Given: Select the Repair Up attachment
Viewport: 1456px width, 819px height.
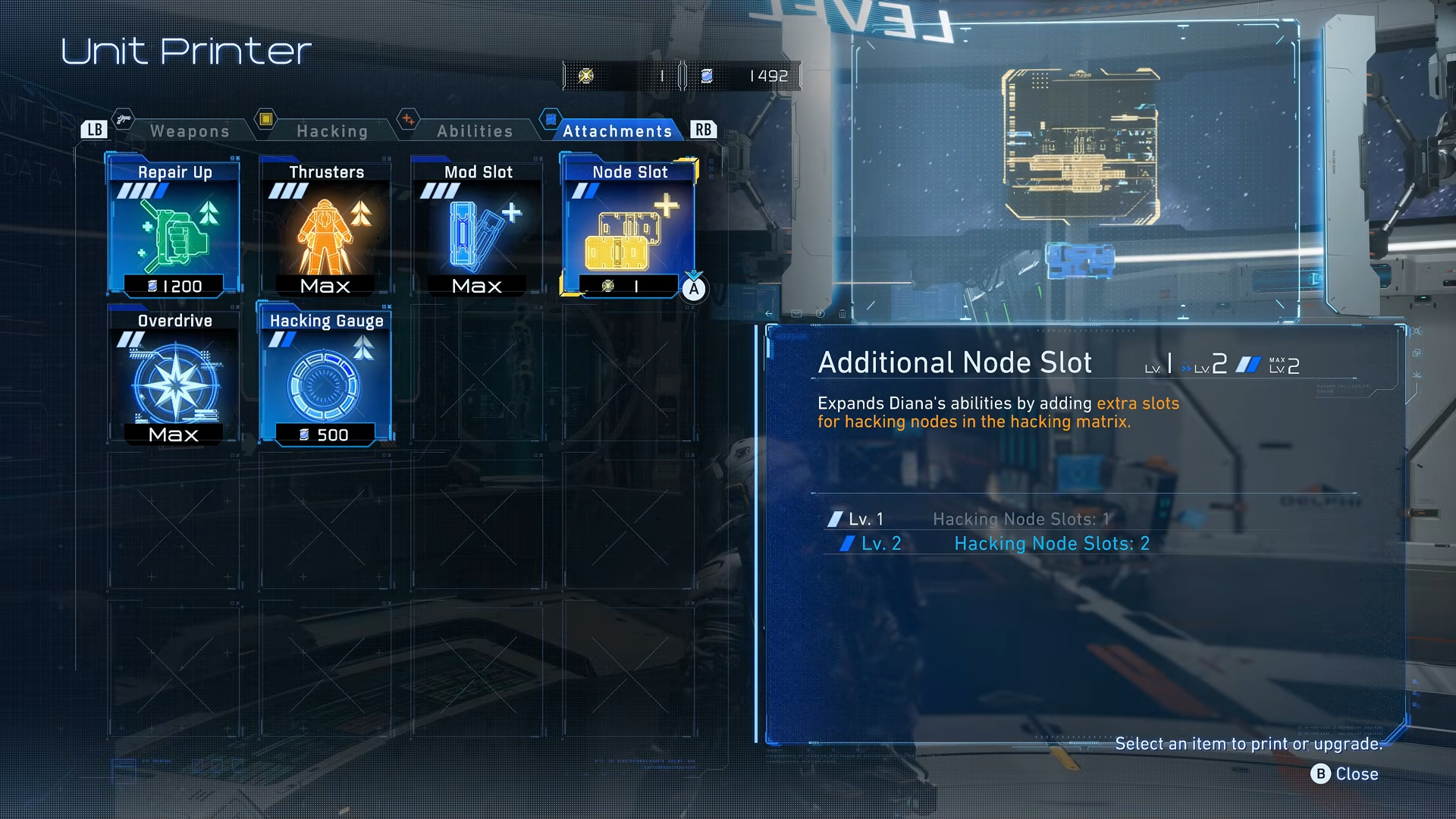Looking at the screenshot, I should 174,227.
